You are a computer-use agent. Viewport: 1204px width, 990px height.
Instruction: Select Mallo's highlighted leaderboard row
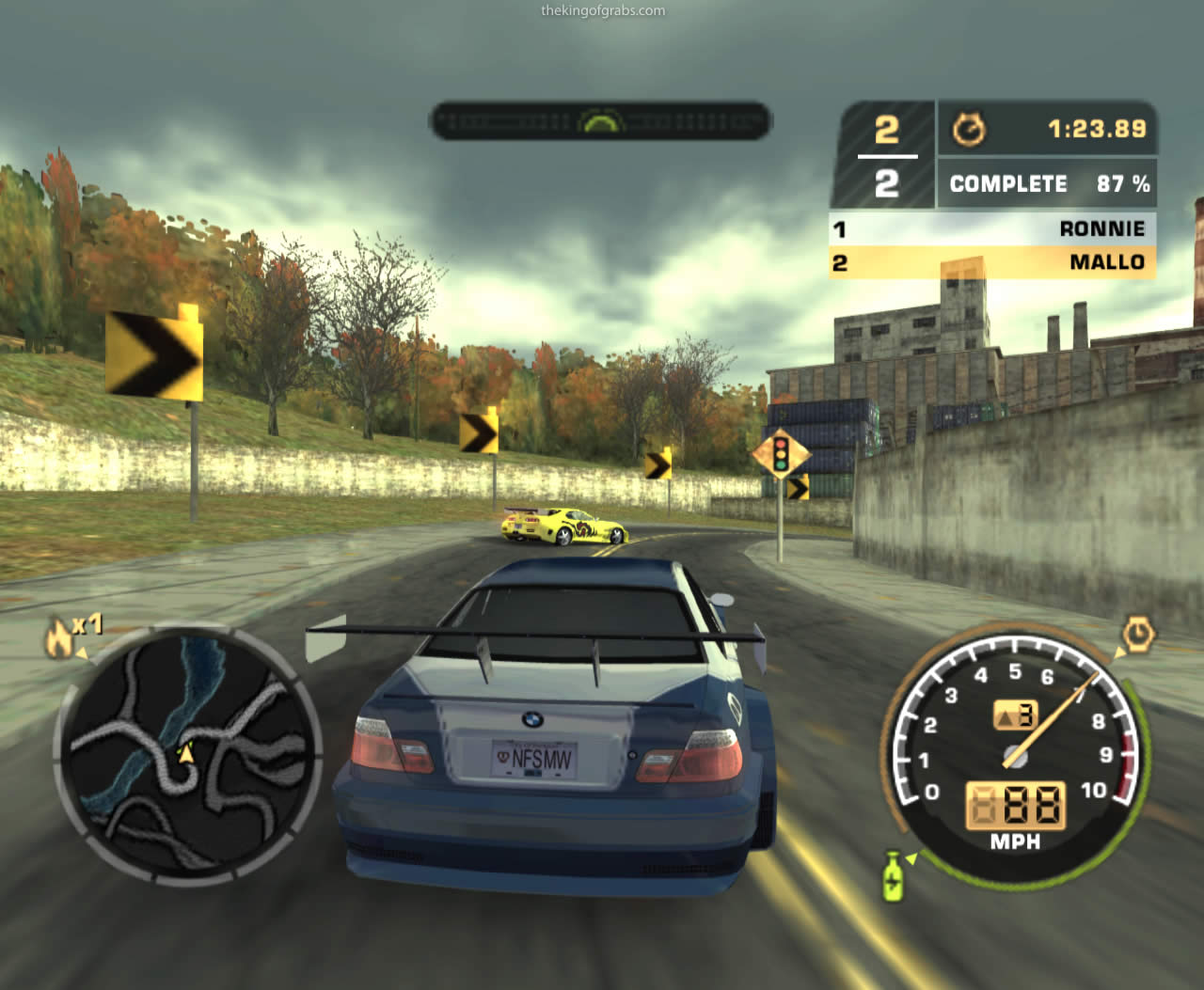[992, 262]
